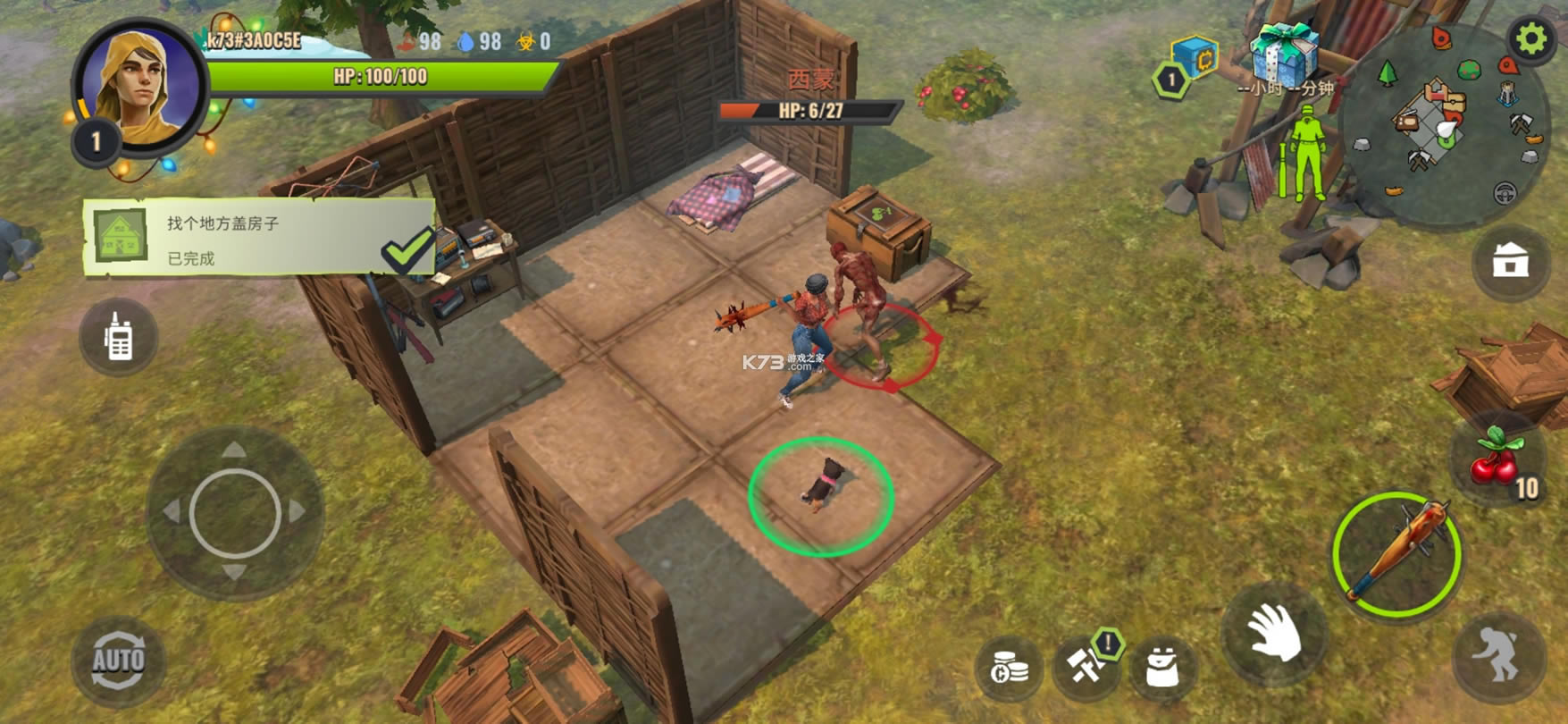Open the player portrait profile
The width and height of the screenshot is (1568, 724).
(139, 85)
